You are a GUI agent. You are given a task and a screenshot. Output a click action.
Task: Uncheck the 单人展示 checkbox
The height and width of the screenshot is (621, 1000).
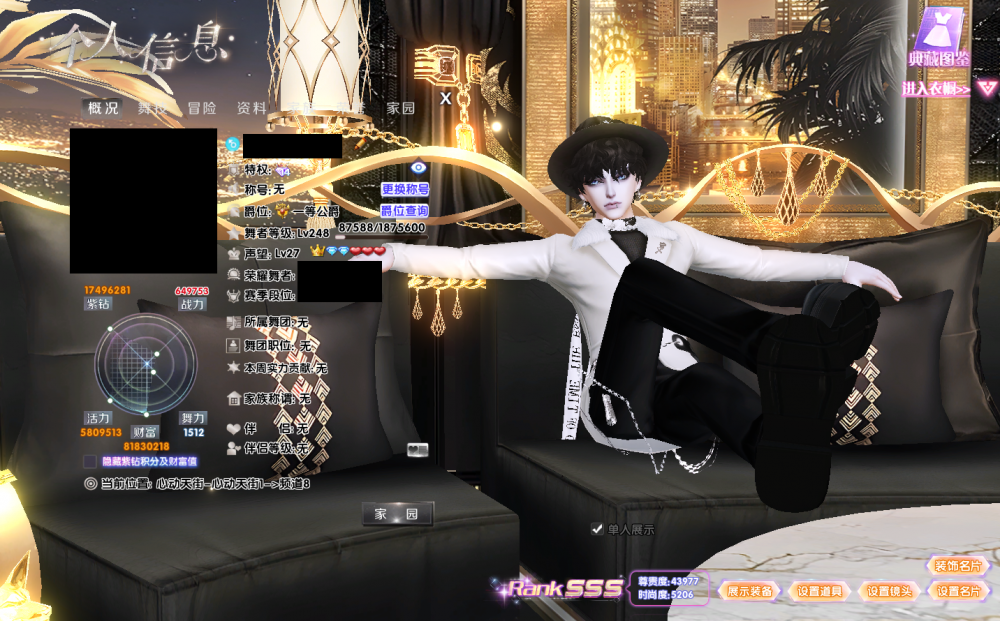pyautogui.click(x=597, y=529)
